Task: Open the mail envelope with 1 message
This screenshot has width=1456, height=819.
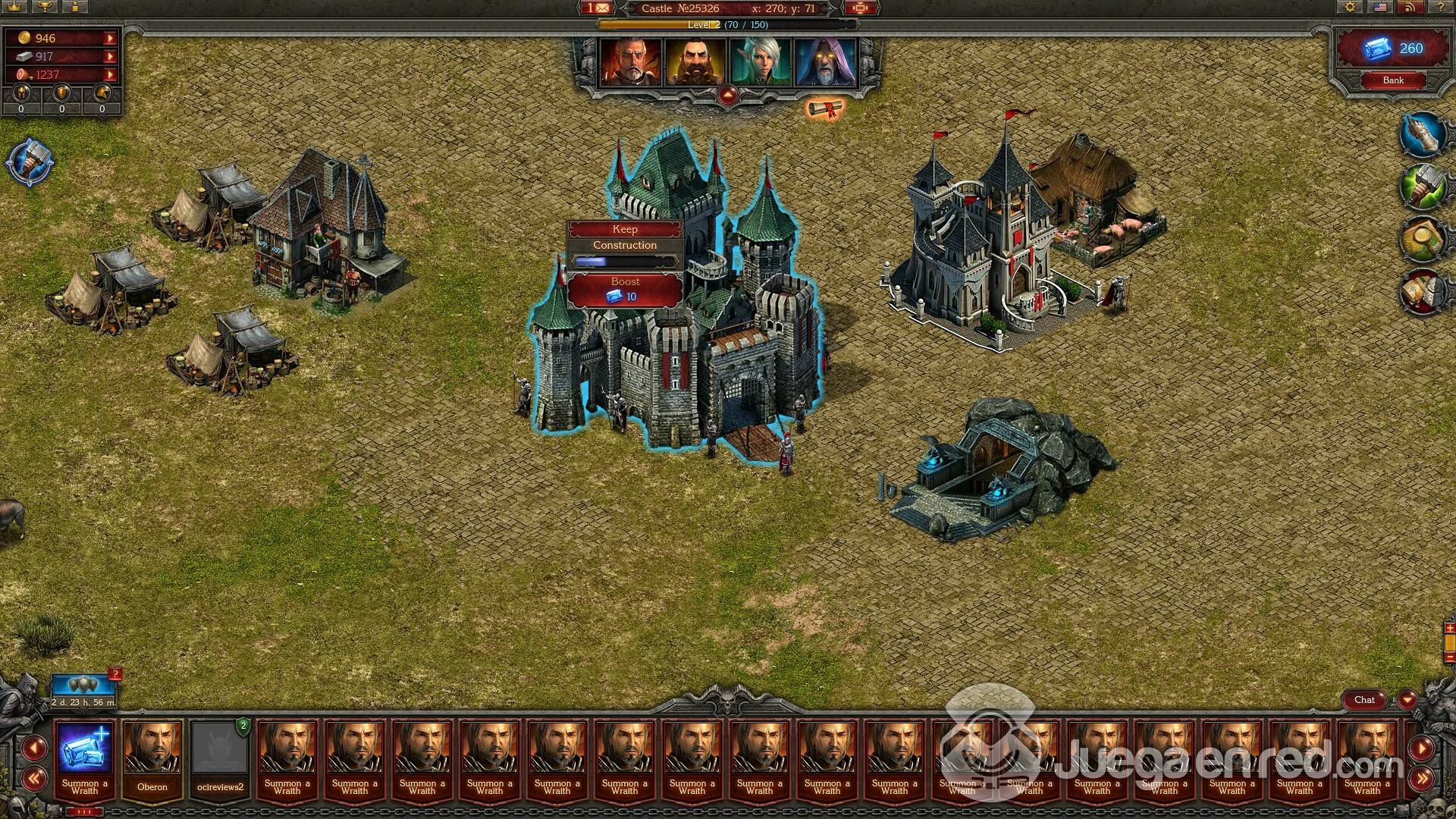Action: (598, 8)
